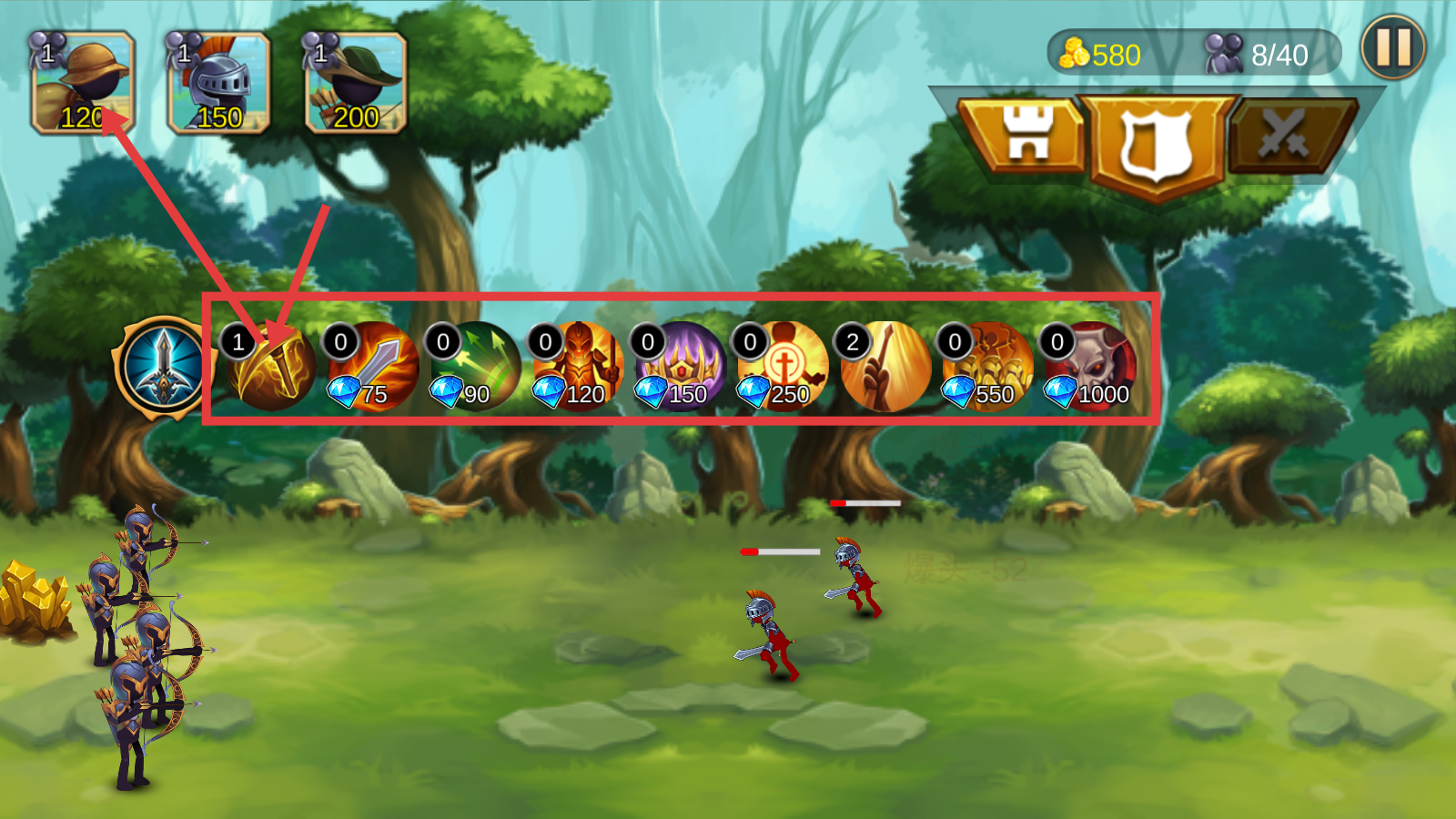
Task: Recruit the 200 gold archer unit
Action: point(356,84)
